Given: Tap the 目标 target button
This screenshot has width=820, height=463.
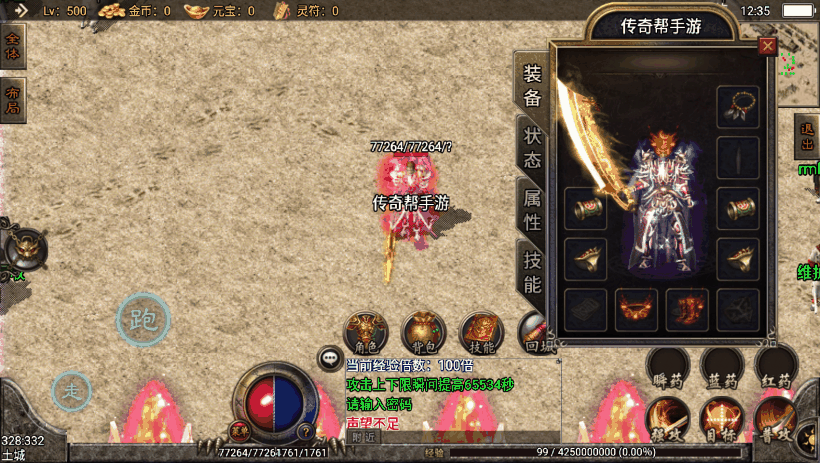Looking at the screenshot, I should click(x=721, y=419).
